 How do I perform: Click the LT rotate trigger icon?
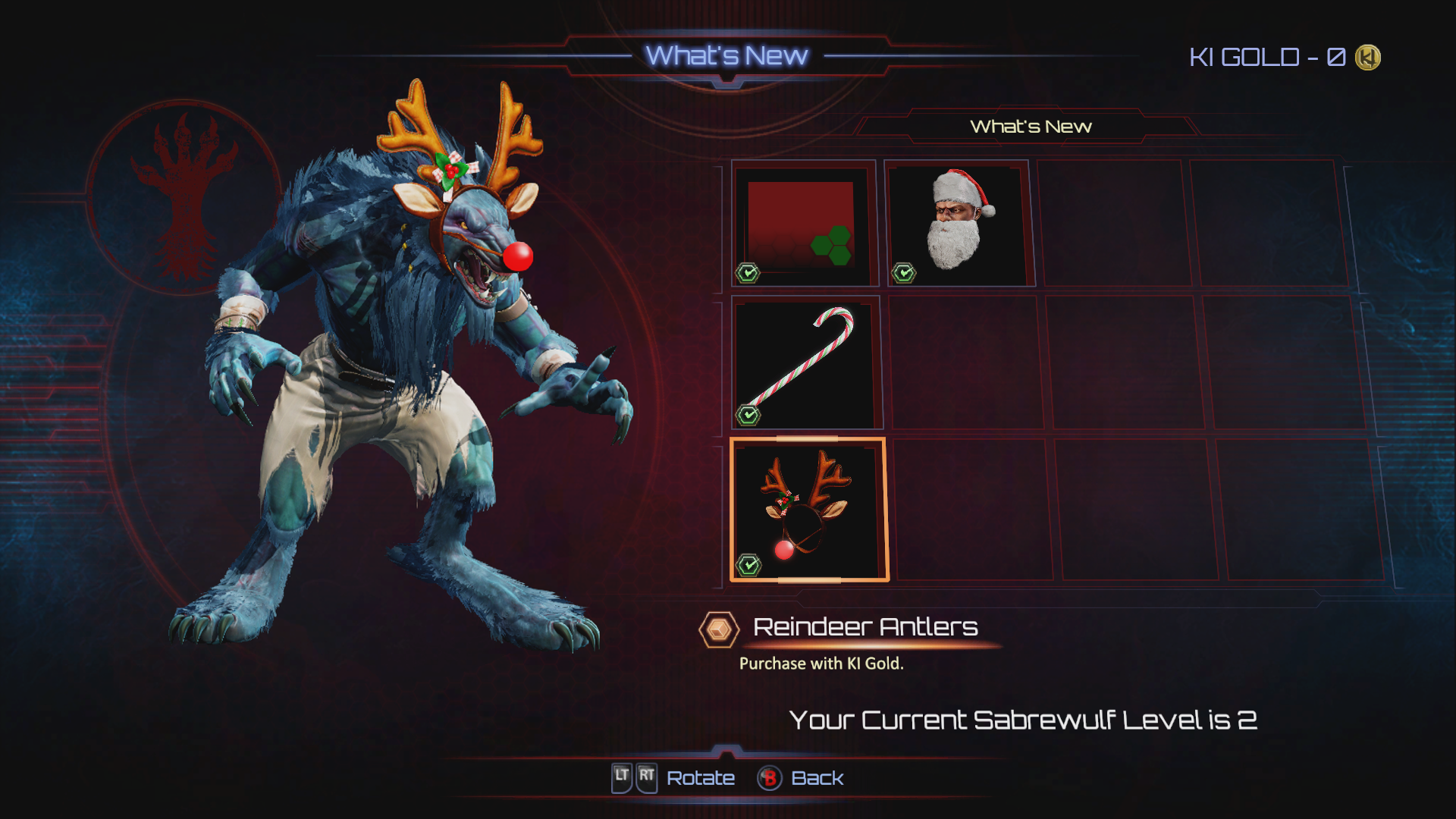point(623,777)
